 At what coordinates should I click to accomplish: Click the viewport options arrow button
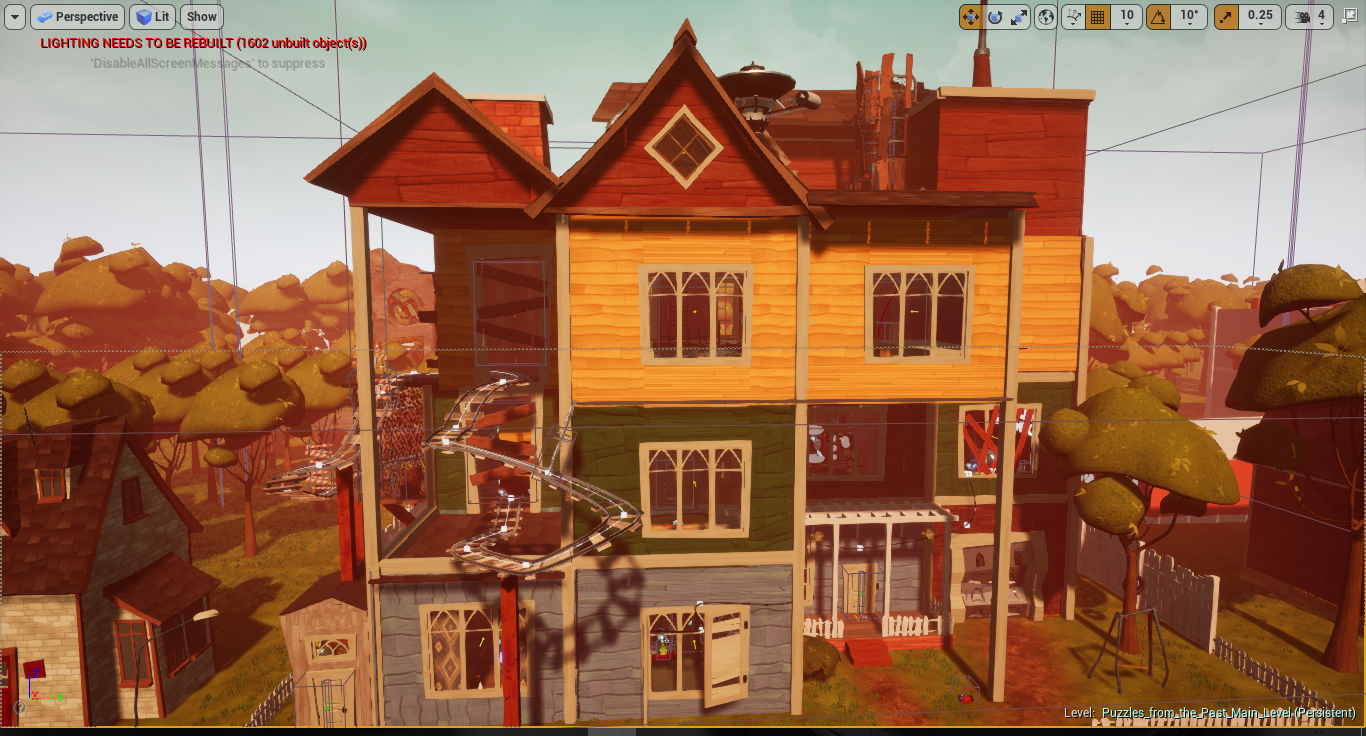click(13, 16)
